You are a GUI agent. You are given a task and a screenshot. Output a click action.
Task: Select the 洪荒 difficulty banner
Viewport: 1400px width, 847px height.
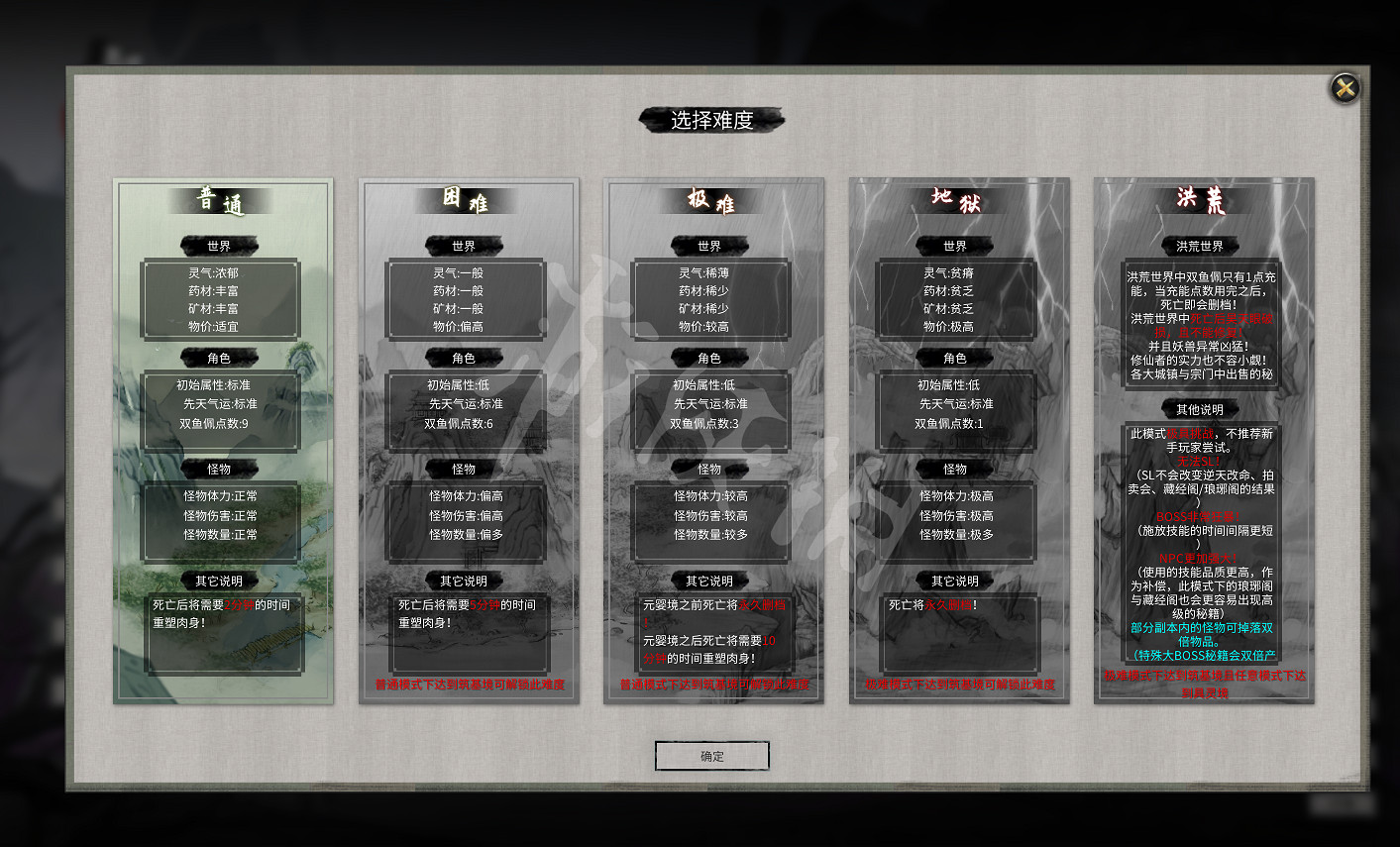(x=1200, y=200)
